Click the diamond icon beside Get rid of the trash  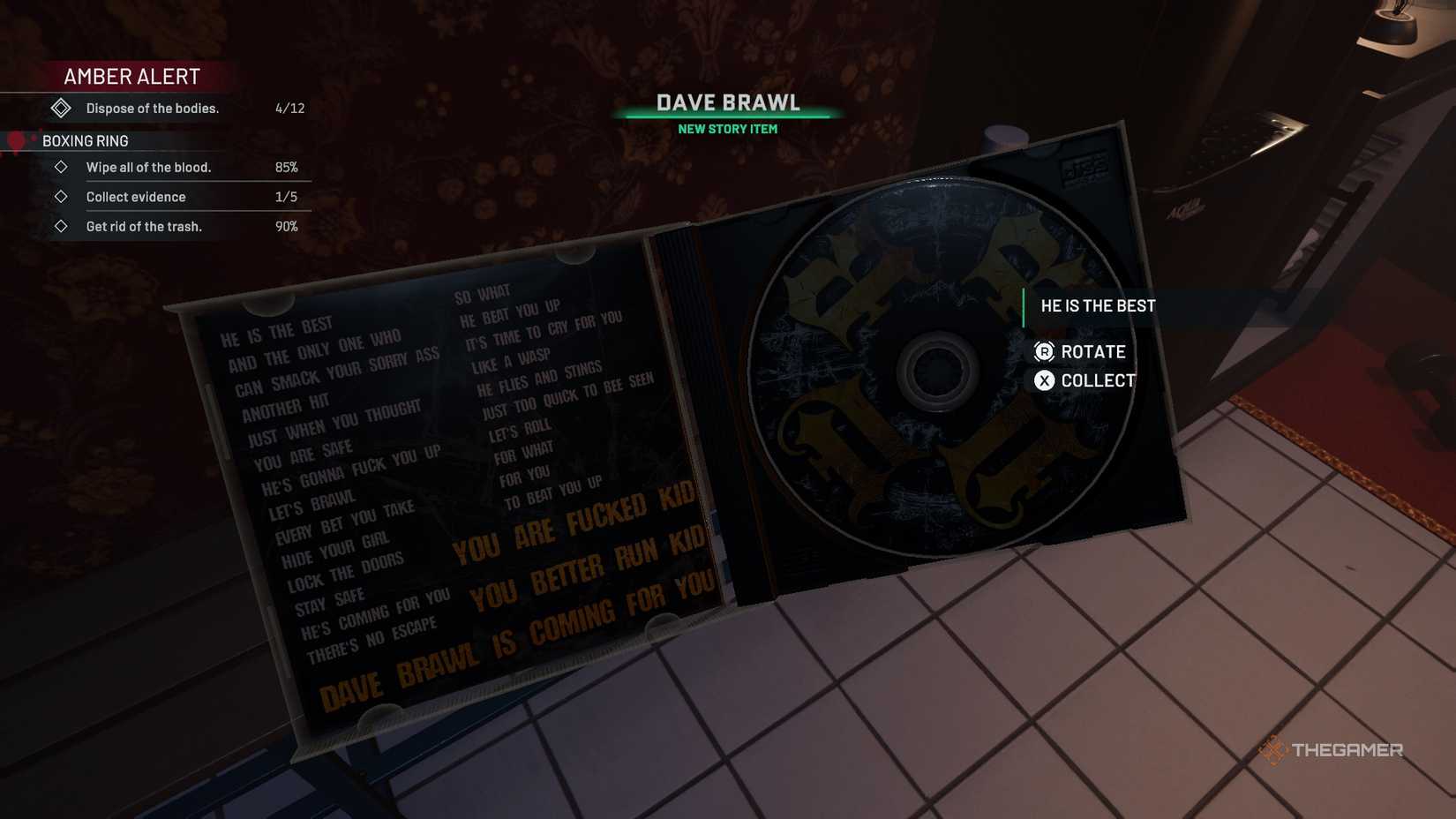(62, 226)
